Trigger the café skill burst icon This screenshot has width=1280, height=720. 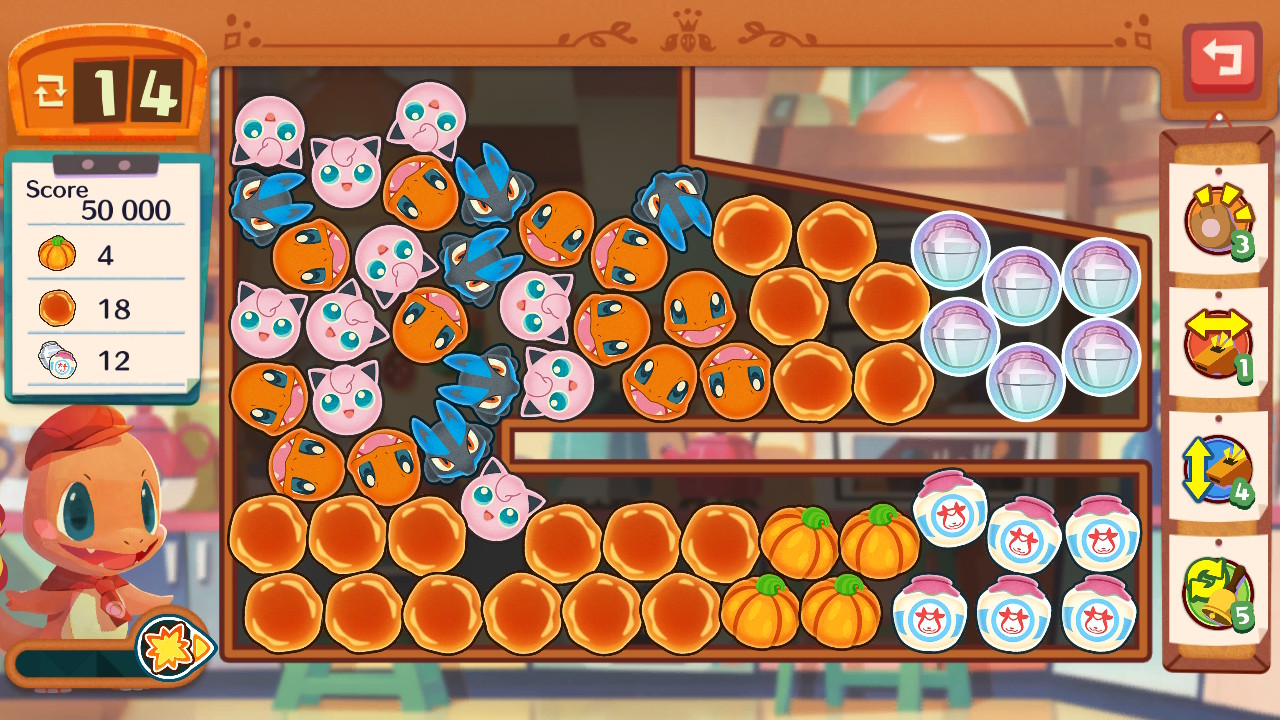(172, 646)
